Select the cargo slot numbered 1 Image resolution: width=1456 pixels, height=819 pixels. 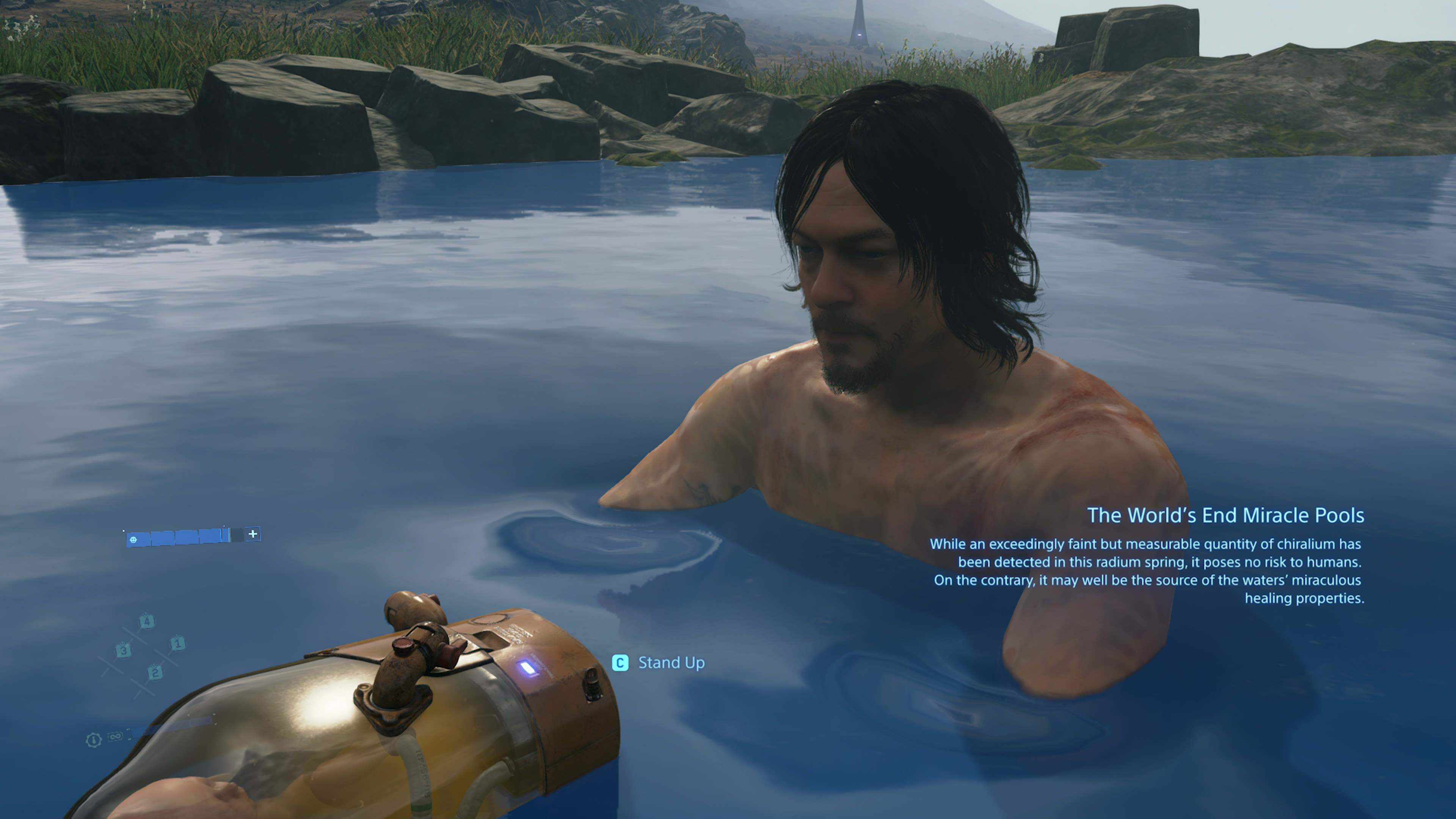[x=178, y=643]
